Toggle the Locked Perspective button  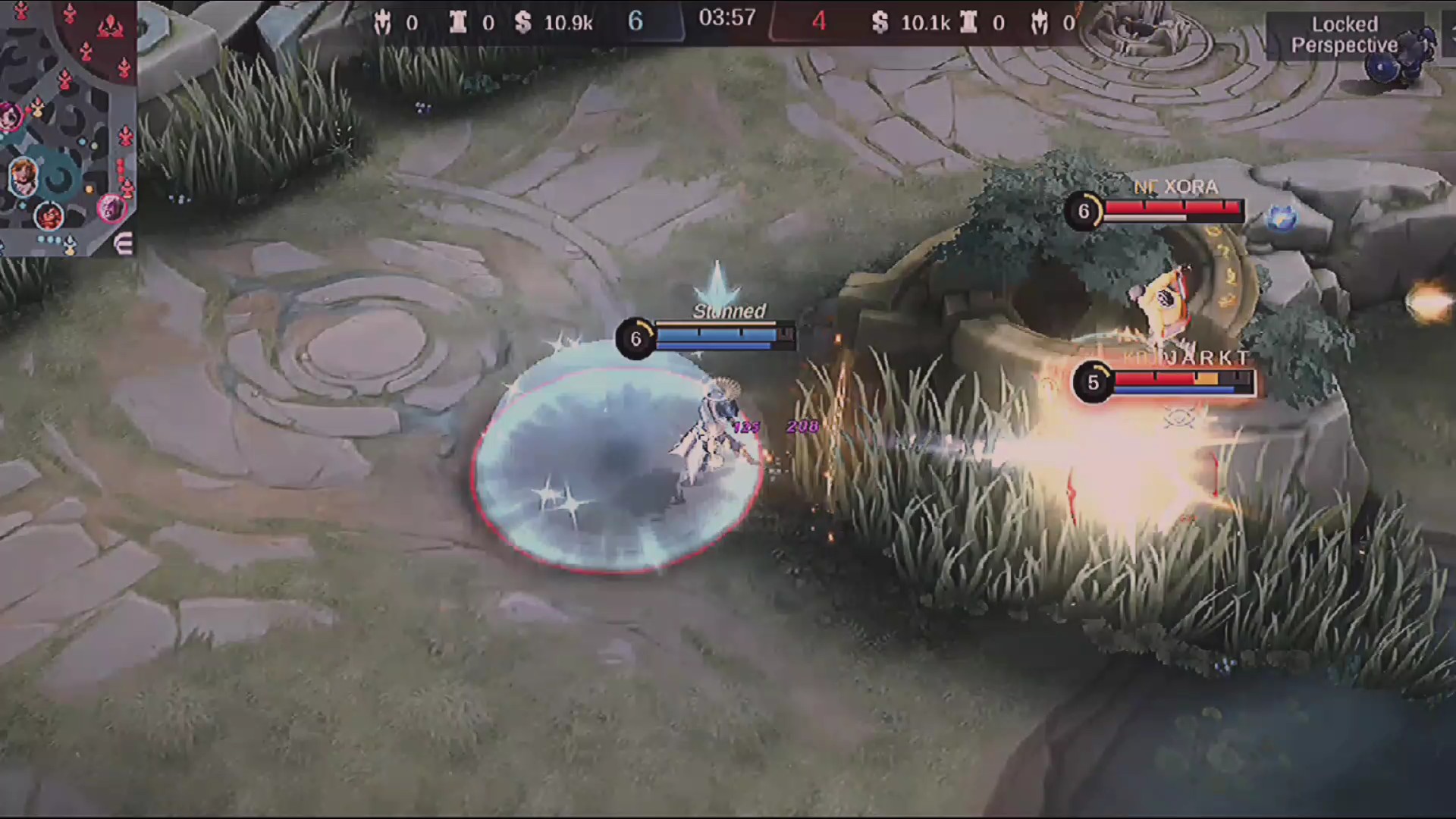[1344, 35]
